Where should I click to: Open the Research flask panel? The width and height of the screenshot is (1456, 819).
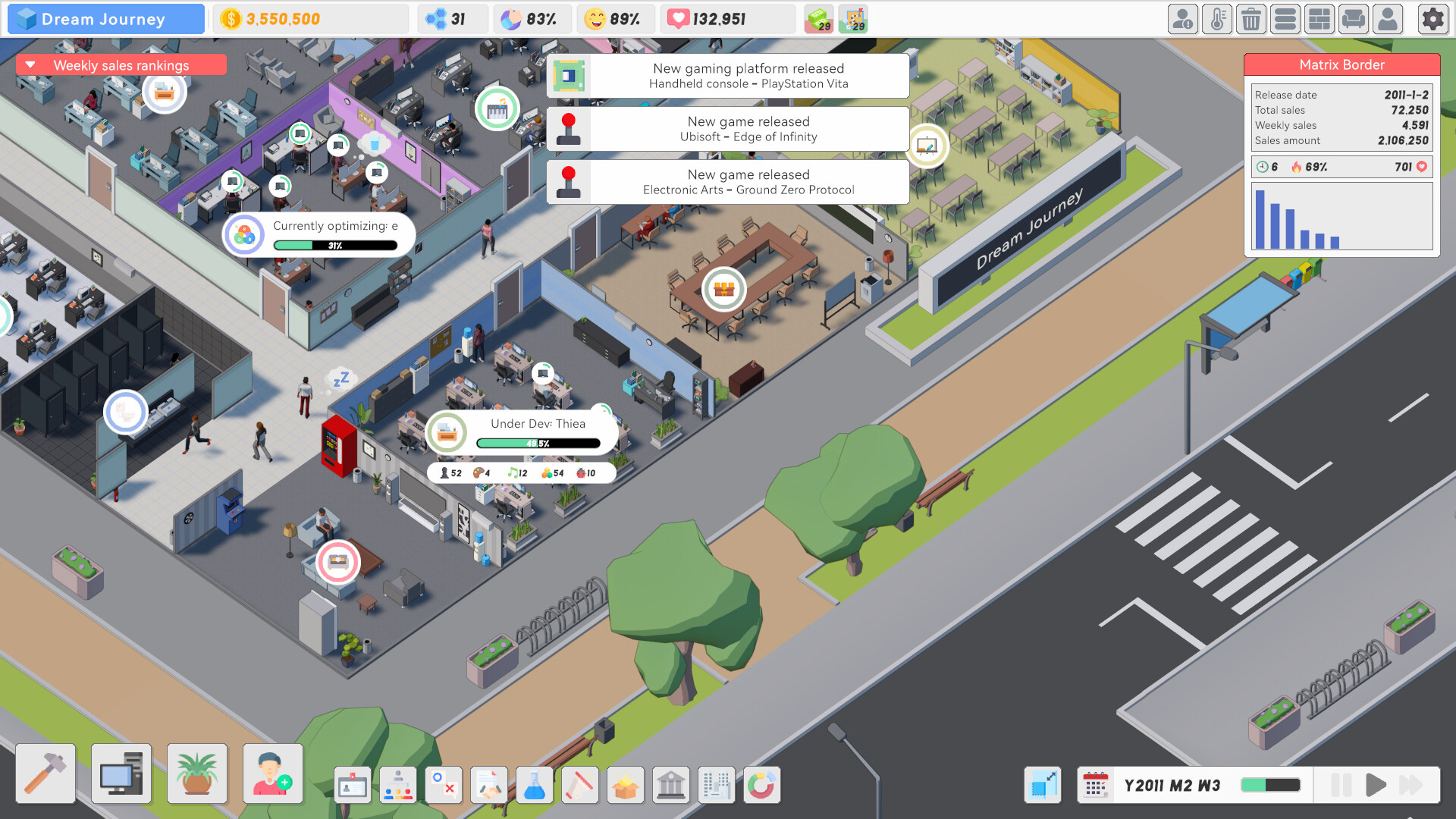coord(535,785)
